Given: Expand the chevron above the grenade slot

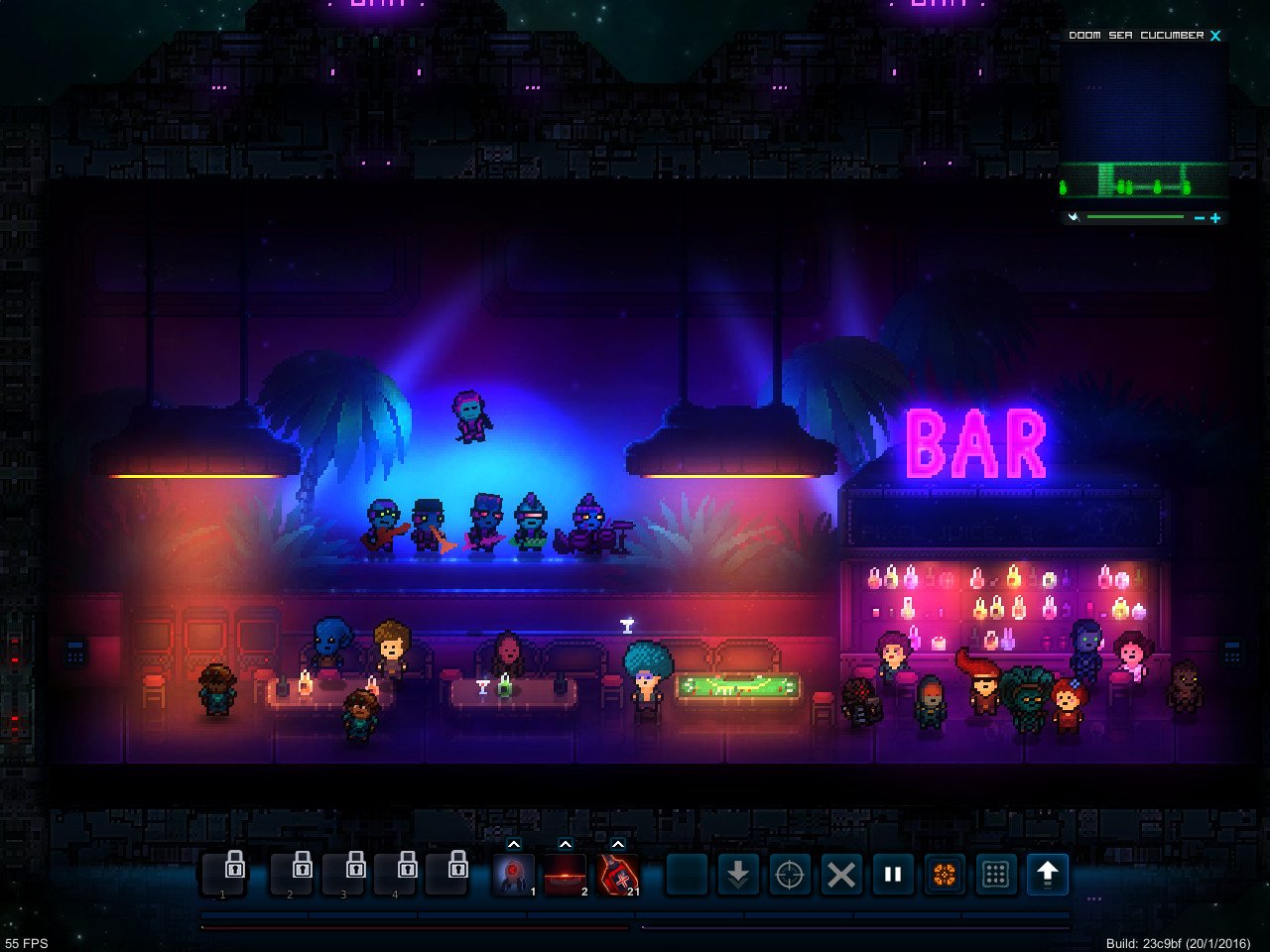Looking at the screenshot, I should pyautogui.click(x=618, y=844).
